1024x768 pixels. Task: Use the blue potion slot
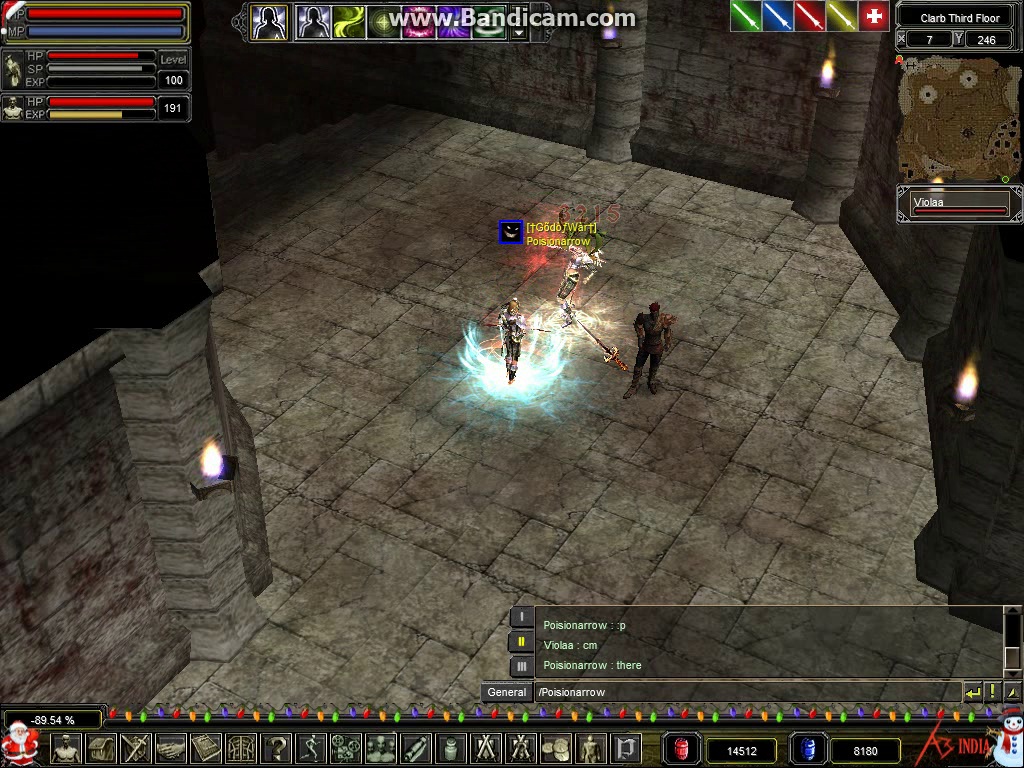tap(808, 749)
